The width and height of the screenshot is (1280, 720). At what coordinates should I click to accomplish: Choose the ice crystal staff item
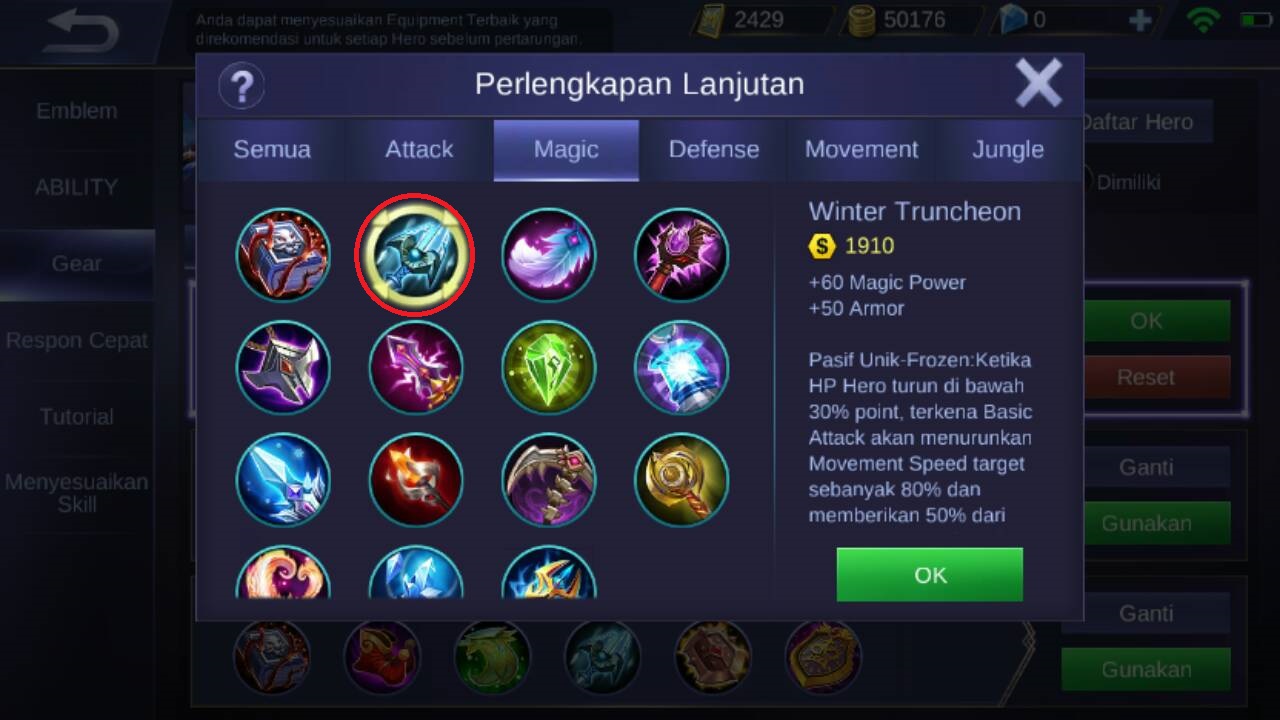283,480
